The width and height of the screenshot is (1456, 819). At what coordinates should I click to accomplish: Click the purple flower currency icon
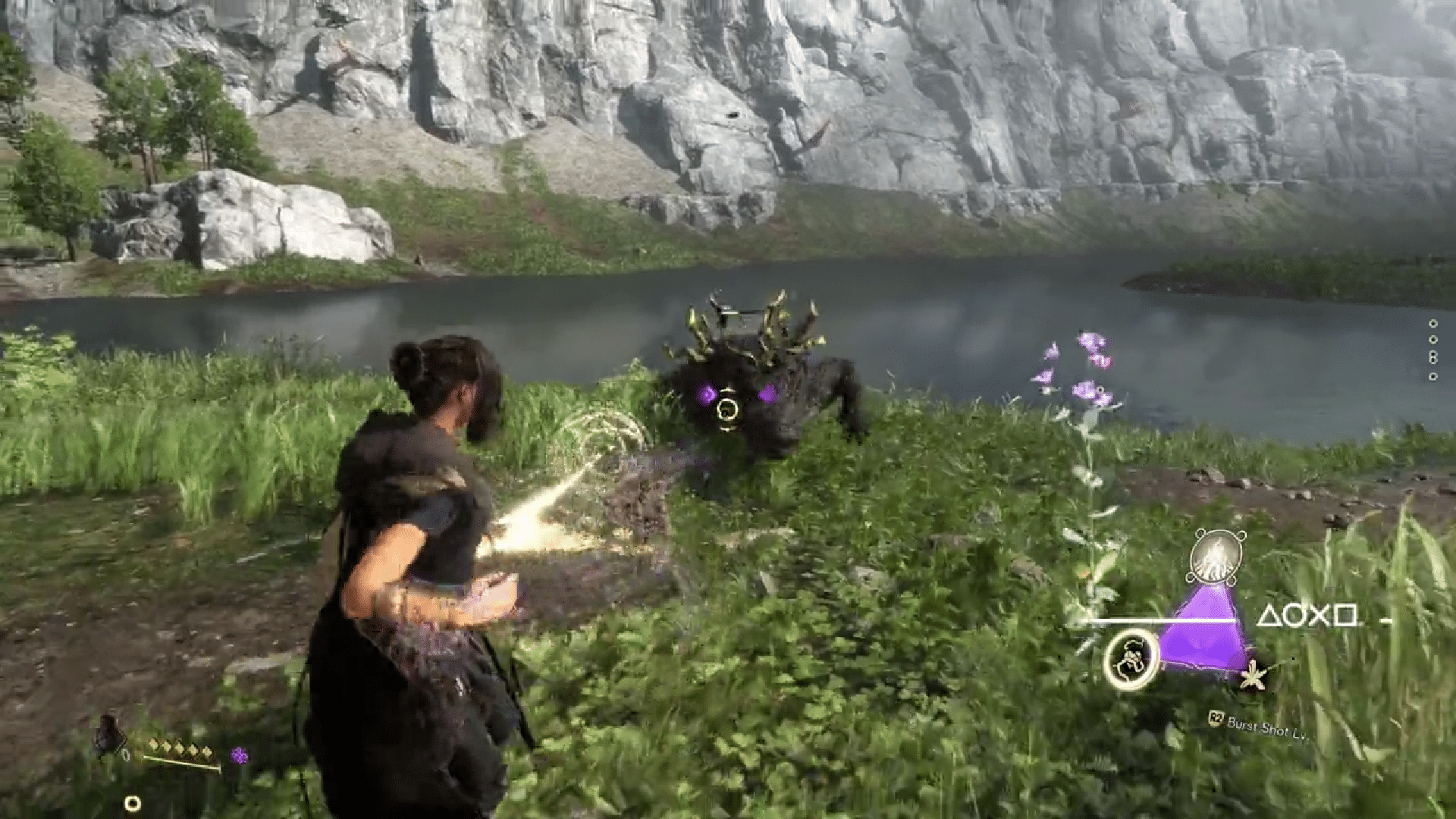click(x=239, y=755)
